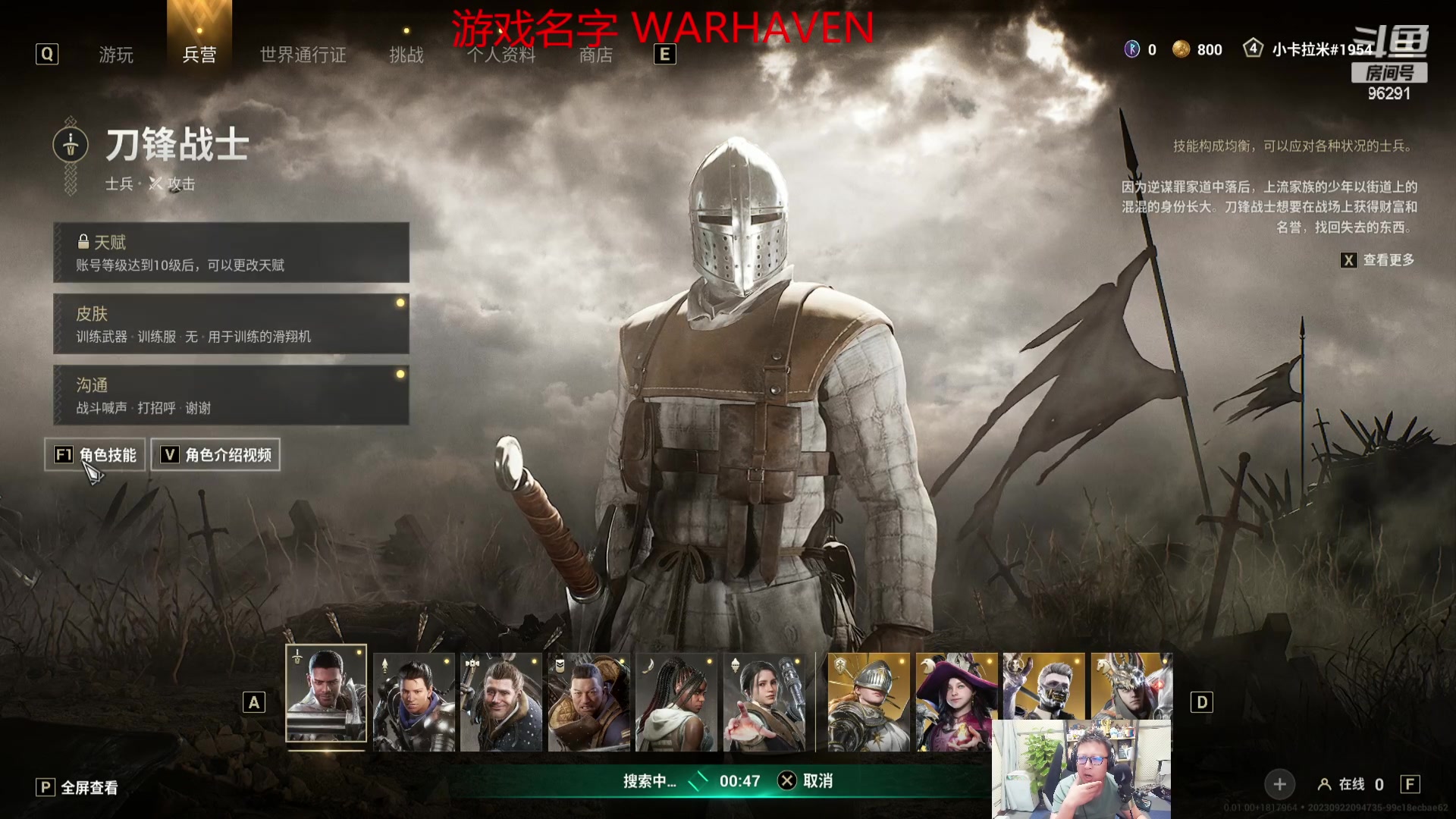The height and width of the screenshot is (819, 1456).
Task: Open the 商店 tab
Action: [x=595, y=55]
